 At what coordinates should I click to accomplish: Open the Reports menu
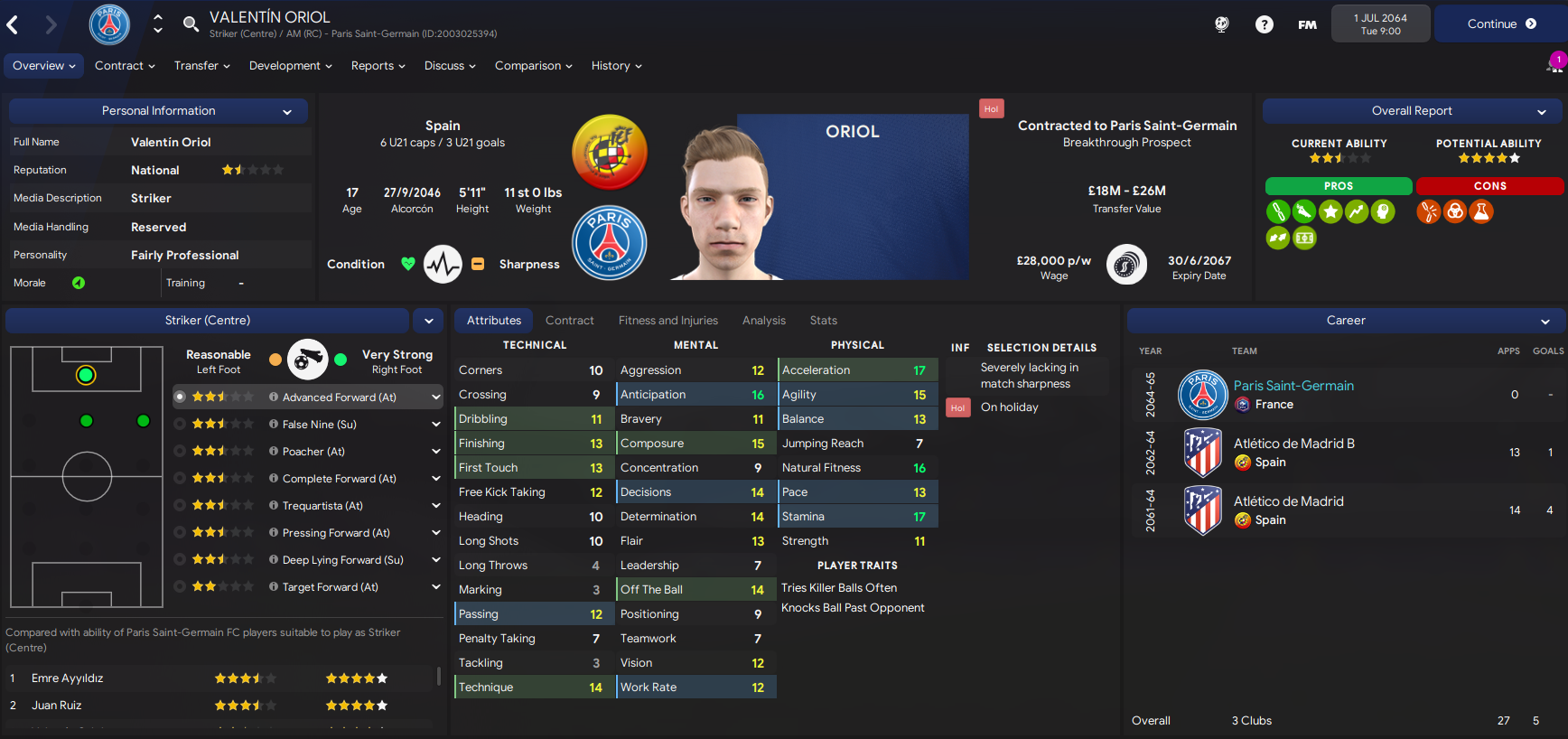pyautogui.click(x=378, y=66)
